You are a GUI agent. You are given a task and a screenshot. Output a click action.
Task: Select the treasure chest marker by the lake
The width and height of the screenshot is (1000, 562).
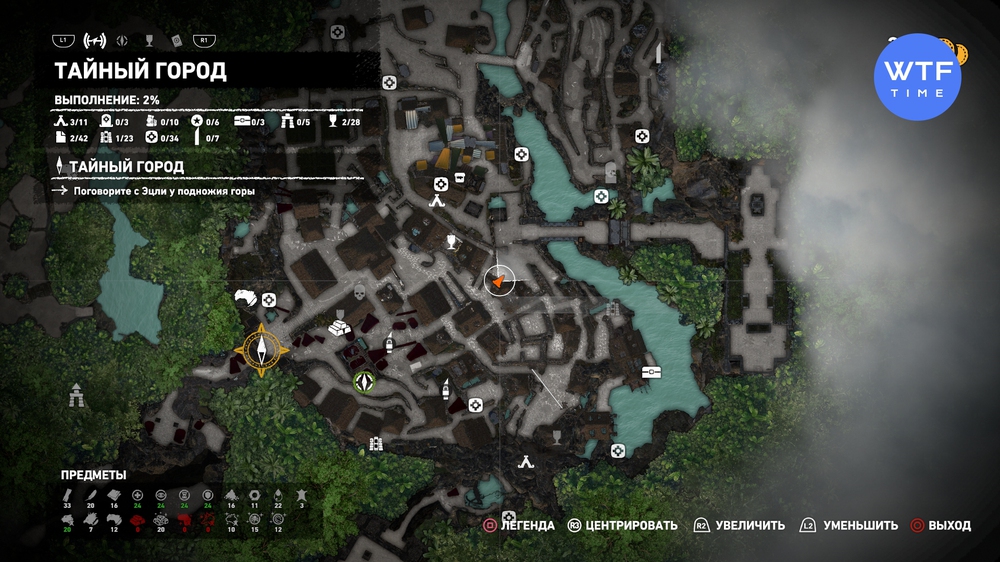(652, 372)
